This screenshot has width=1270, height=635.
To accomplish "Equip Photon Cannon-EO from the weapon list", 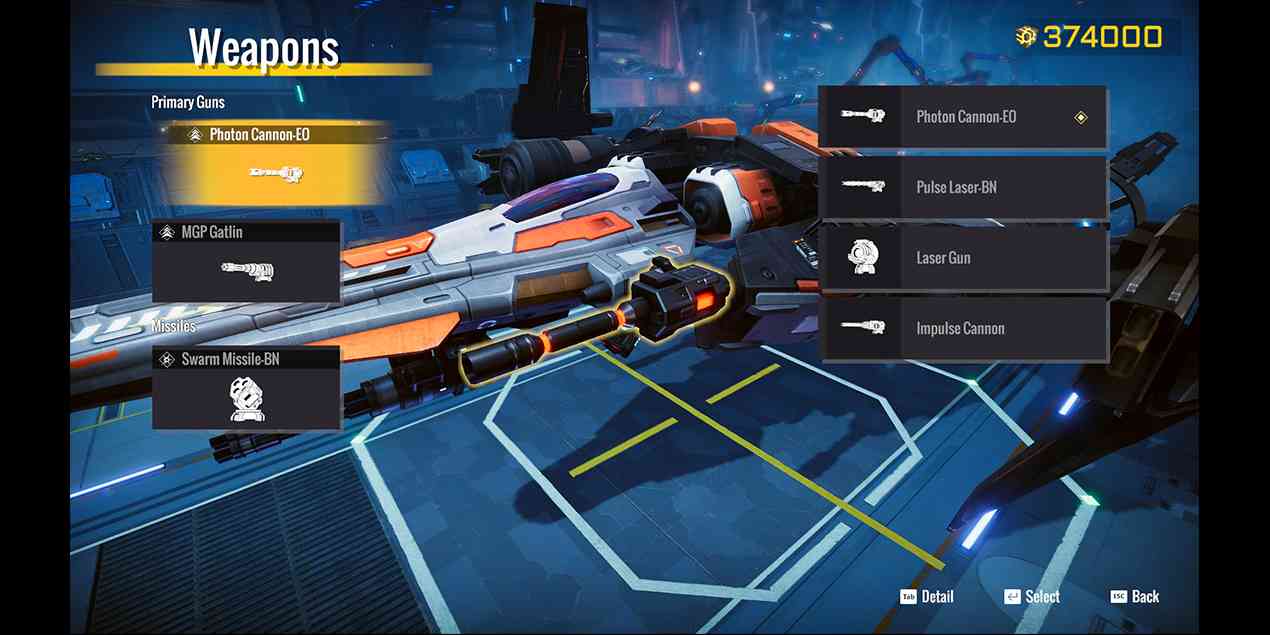I will click(x=962, y=117).
